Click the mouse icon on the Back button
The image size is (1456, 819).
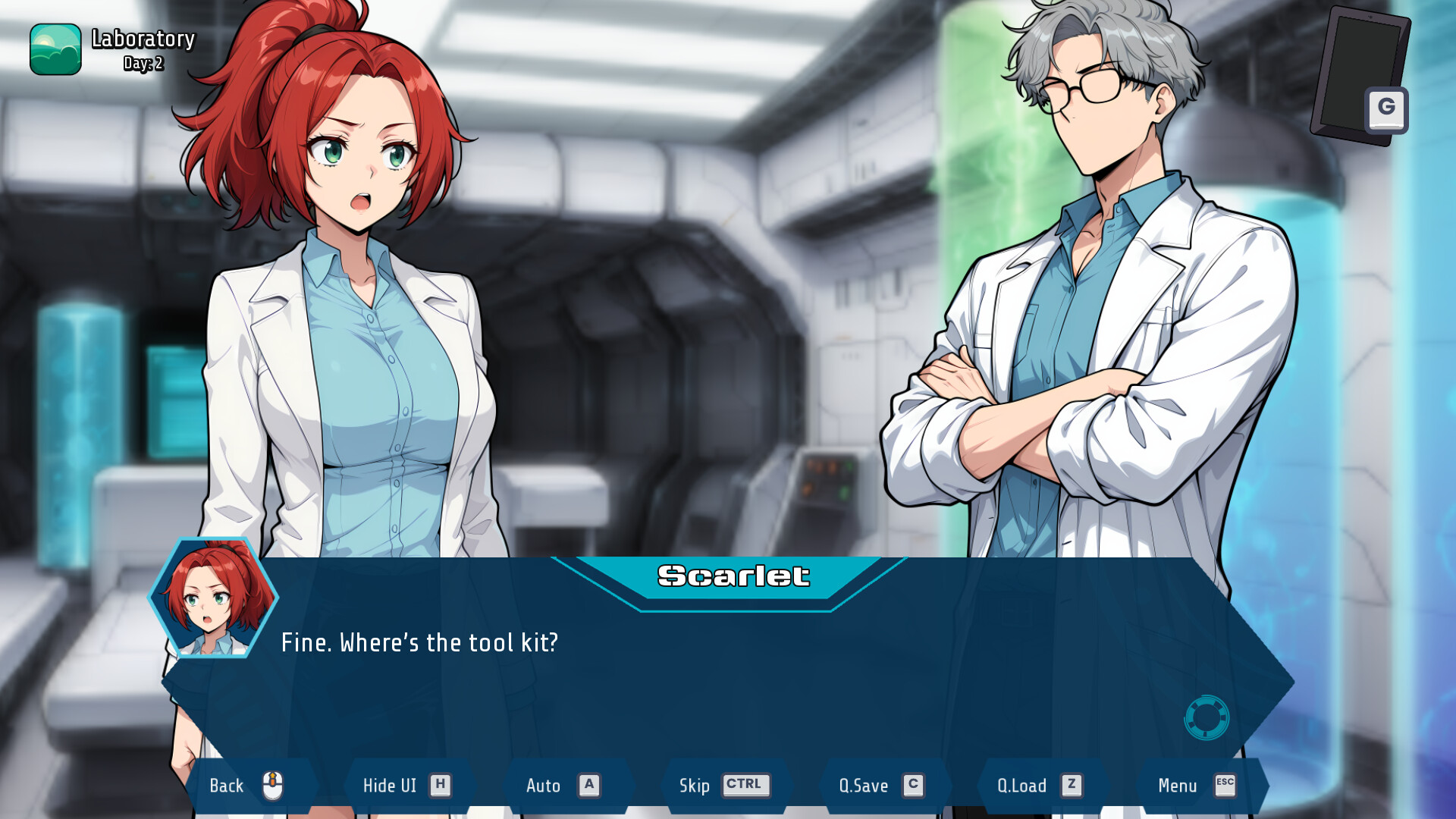(271, 785)
